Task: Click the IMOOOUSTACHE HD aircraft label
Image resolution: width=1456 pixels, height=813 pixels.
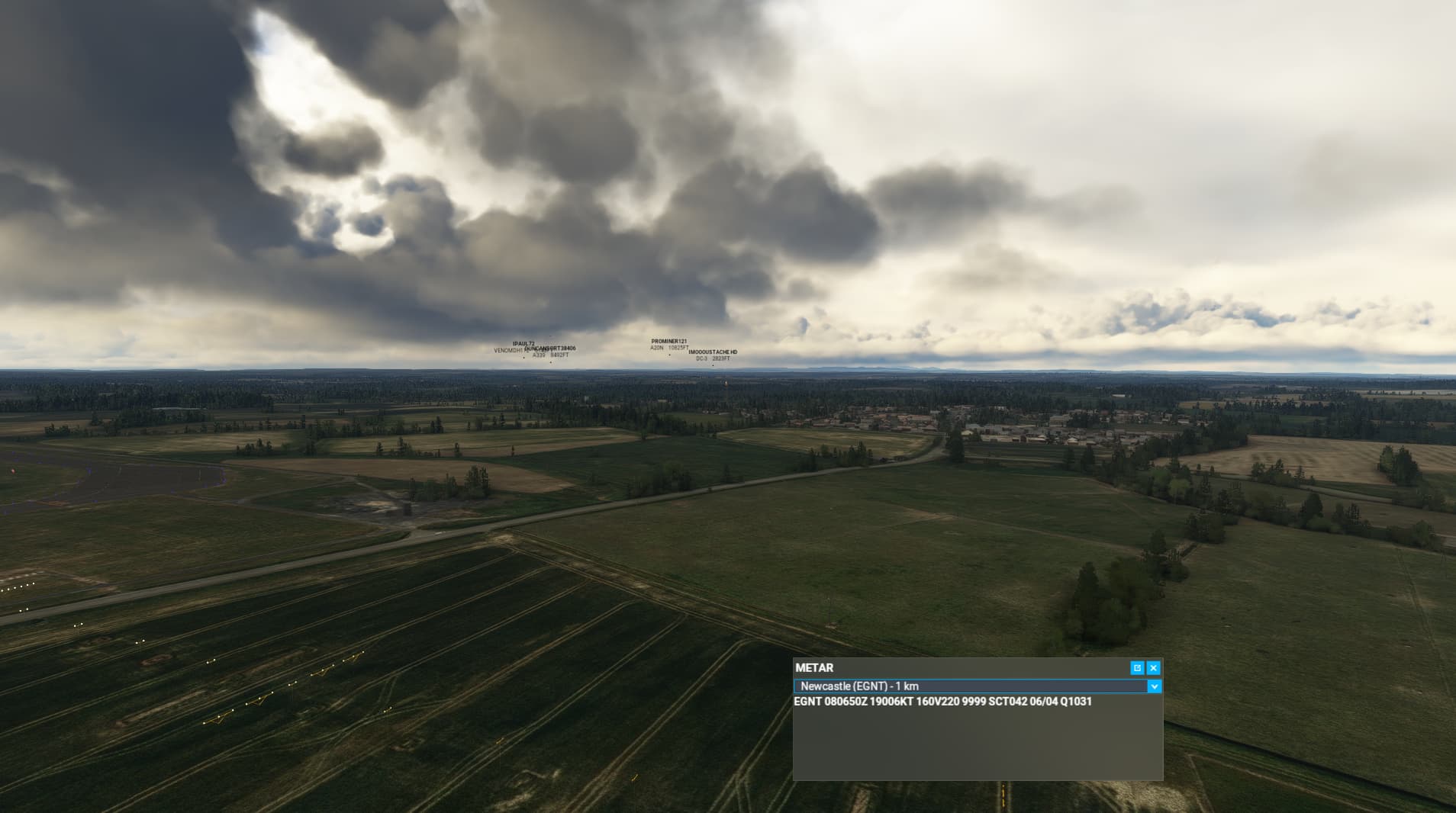Action: [x=714, y=352]
